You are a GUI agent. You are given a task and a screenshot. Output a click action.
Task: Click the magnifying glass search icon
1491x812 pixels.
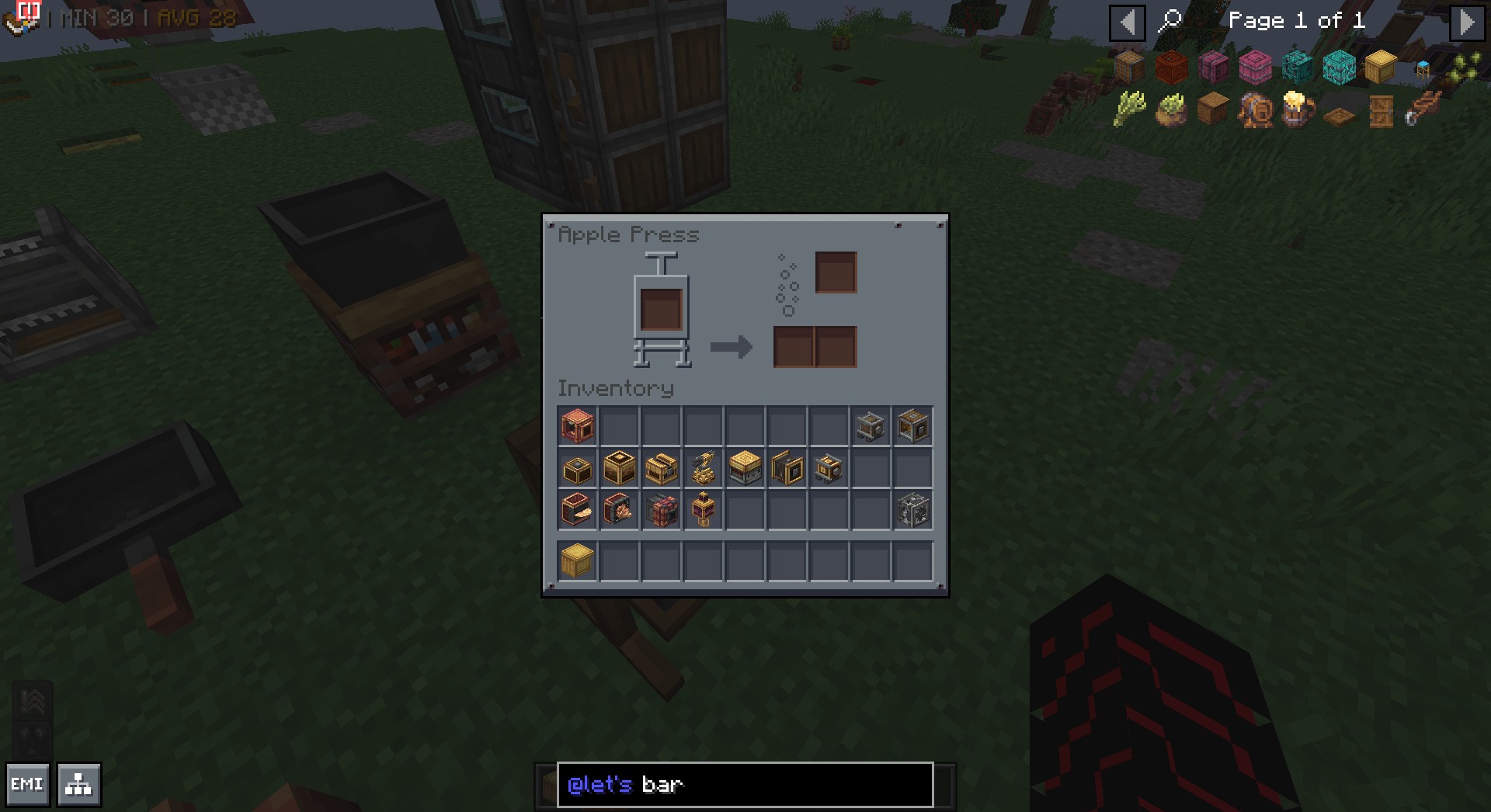[x=1170, y=21]
